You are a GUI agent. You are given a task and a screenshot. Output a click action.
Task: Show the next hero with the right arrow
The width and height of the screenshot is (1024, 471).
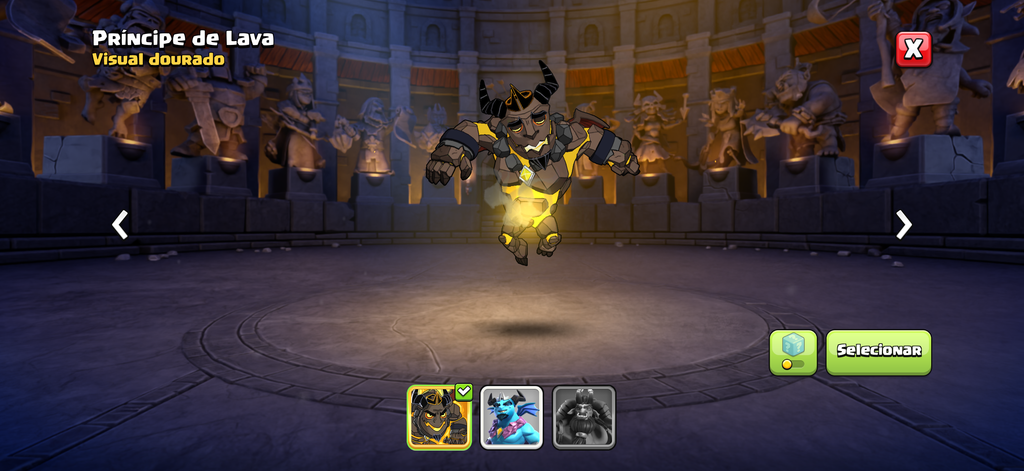[x=904, y=225]
